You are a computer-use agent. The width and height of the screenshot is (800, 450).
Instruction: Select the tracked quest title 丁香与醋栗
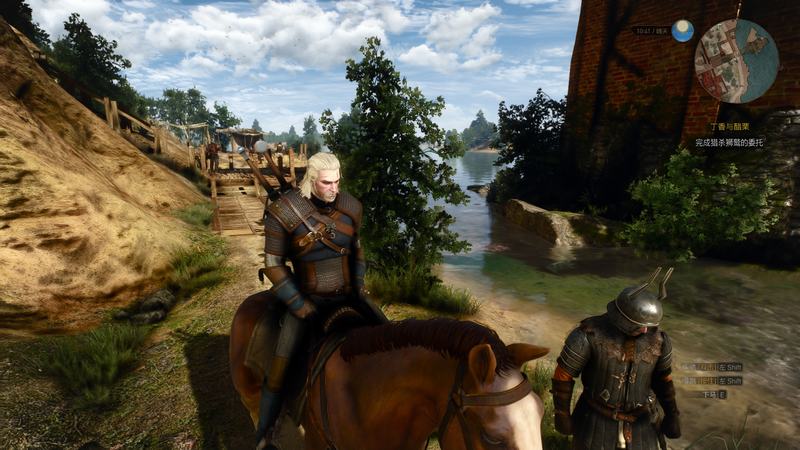point(730,128)
